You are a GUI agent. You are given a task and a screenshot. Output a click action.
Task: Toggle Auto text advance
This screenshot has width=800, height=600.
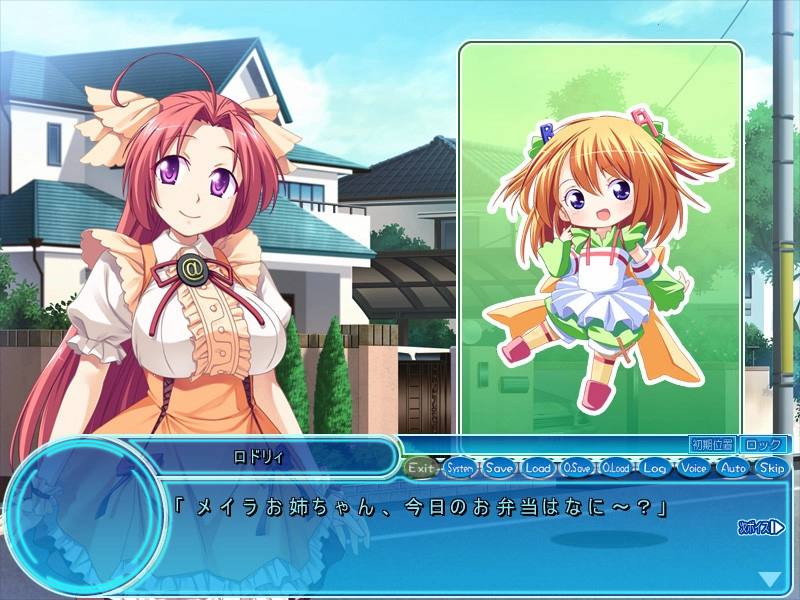click(x=733, y=467)
